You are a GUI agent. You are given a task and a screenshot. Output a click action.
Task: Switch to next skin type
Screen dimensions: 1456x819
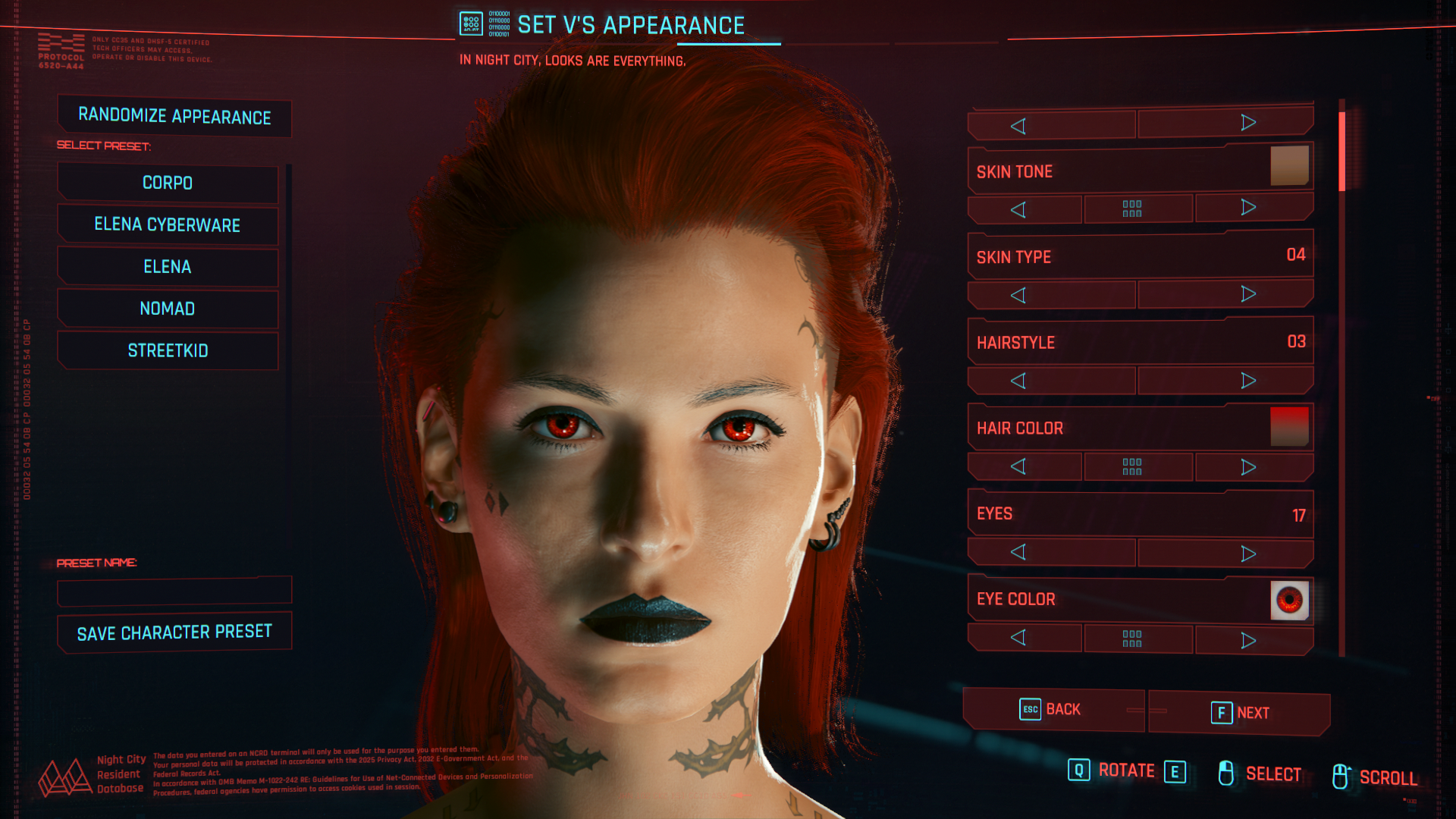click(1248, 294)
